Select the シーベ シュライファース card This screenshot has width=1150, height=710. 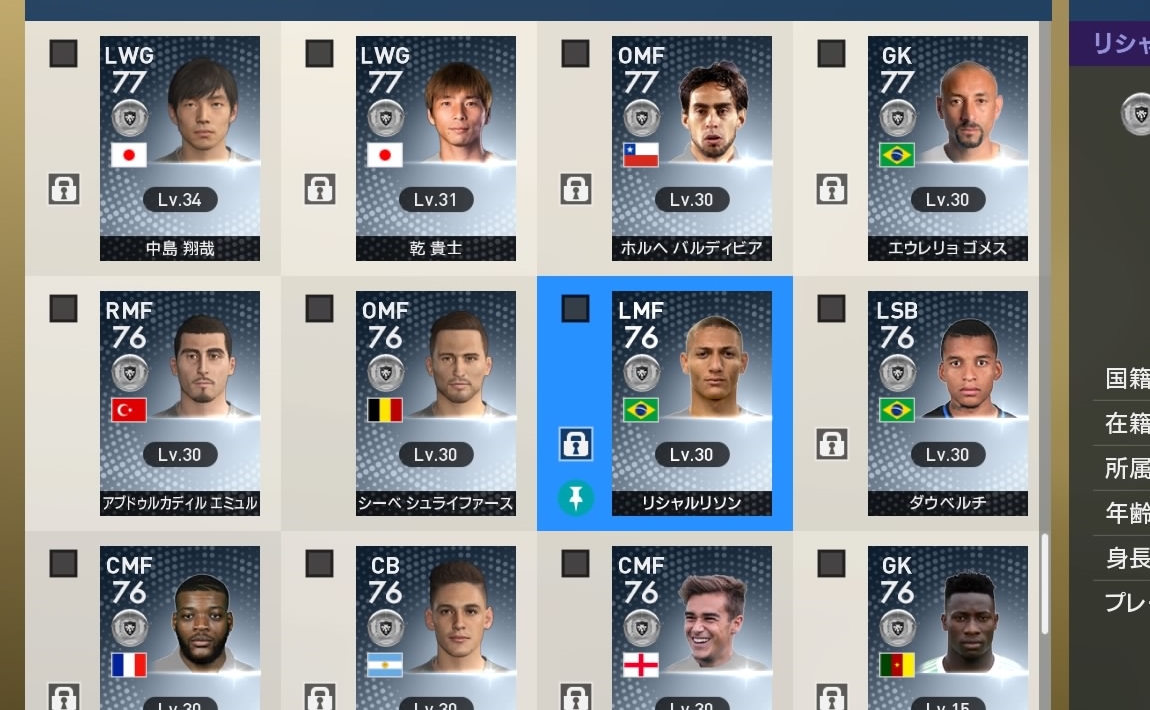[436, 403]
